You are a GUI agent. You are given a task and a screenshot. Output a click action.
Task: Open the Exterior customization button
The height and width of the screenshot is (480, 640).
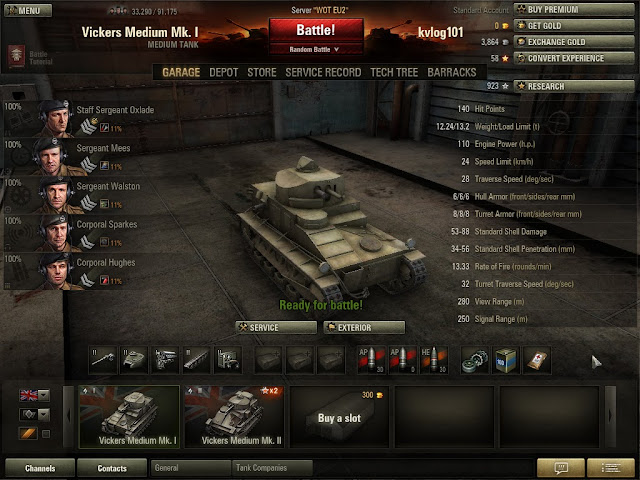tap(363, 327)
